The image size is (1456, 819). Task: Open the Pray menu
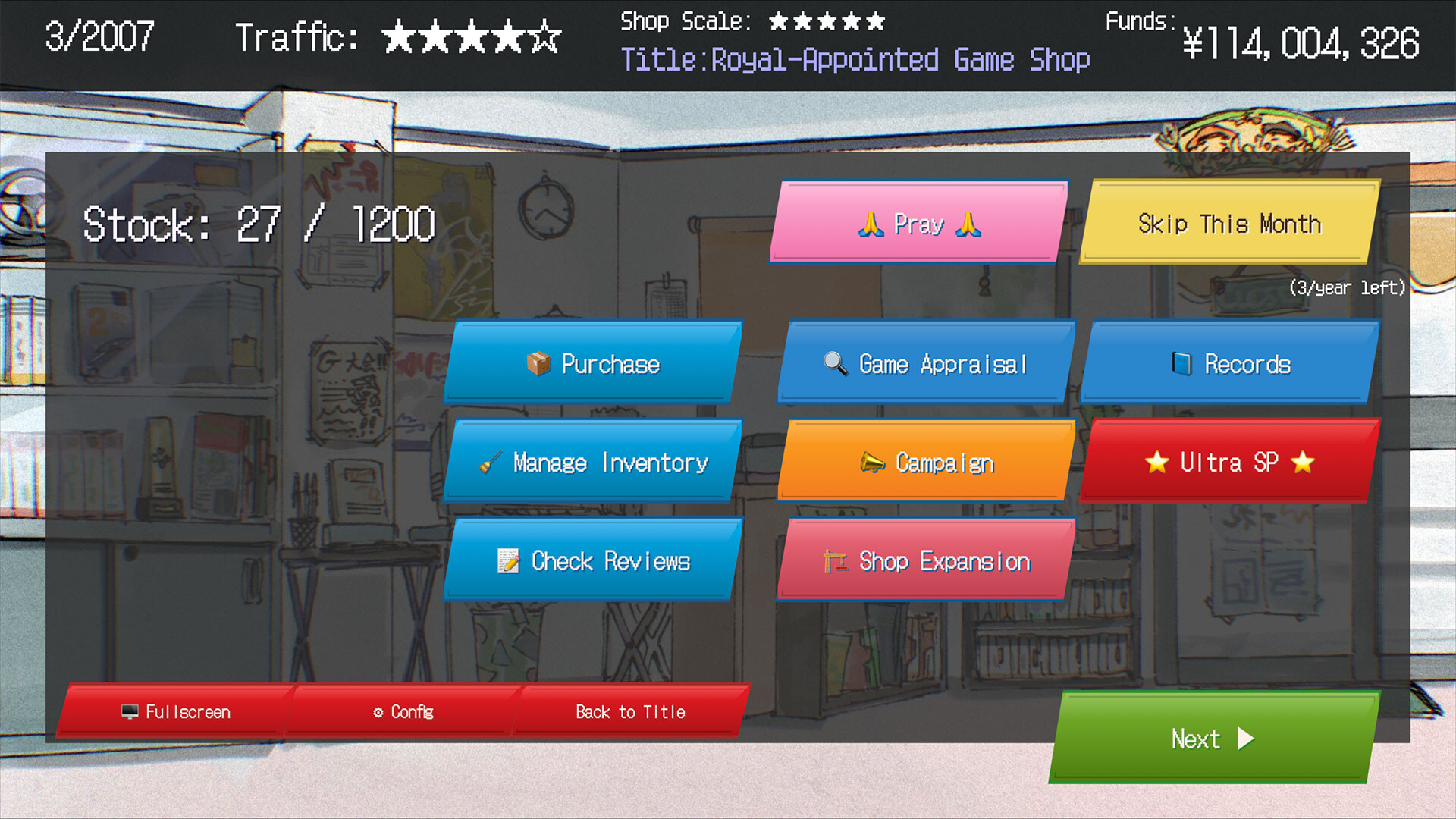pos(919,224)
